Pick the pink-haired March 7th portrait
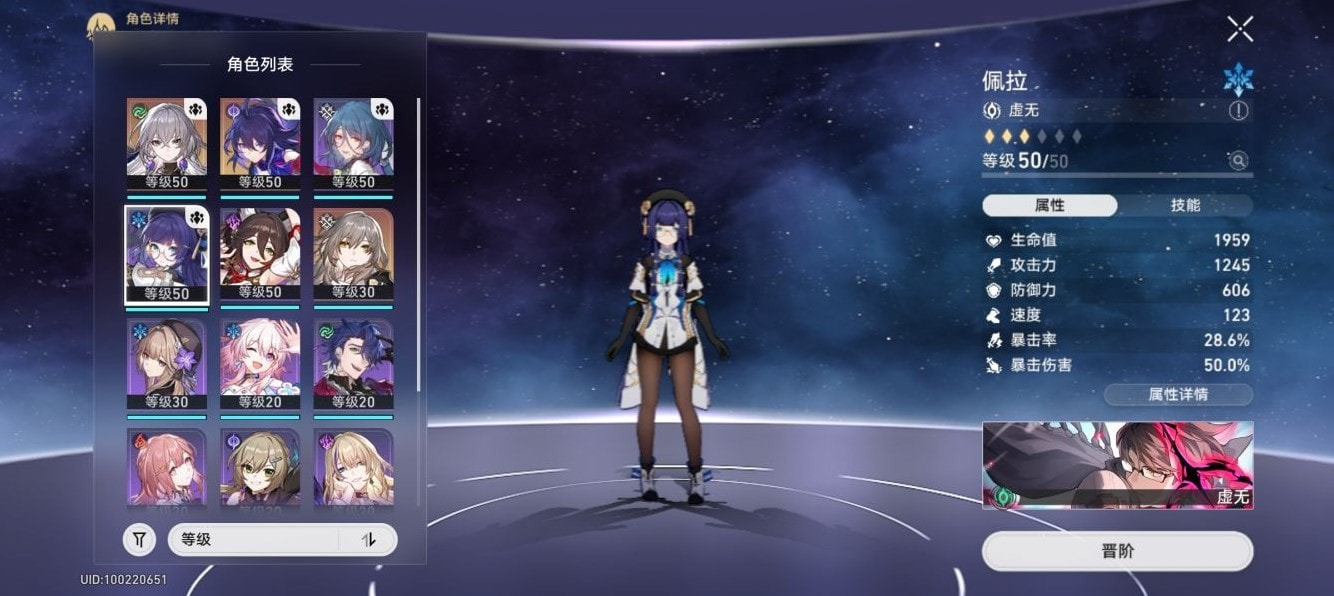Image resolution: width=1334 pixels, height=596 pixels. click(259, 364)
